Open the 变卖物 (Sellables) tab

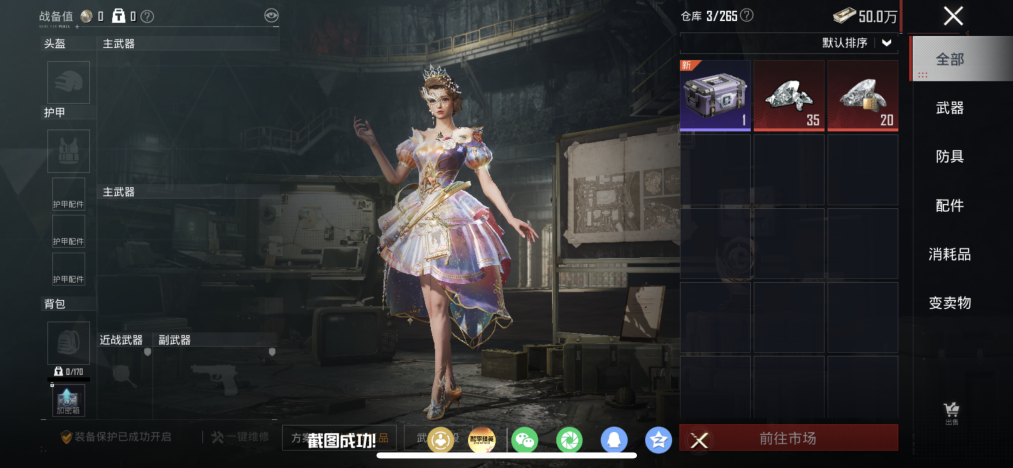949,303
